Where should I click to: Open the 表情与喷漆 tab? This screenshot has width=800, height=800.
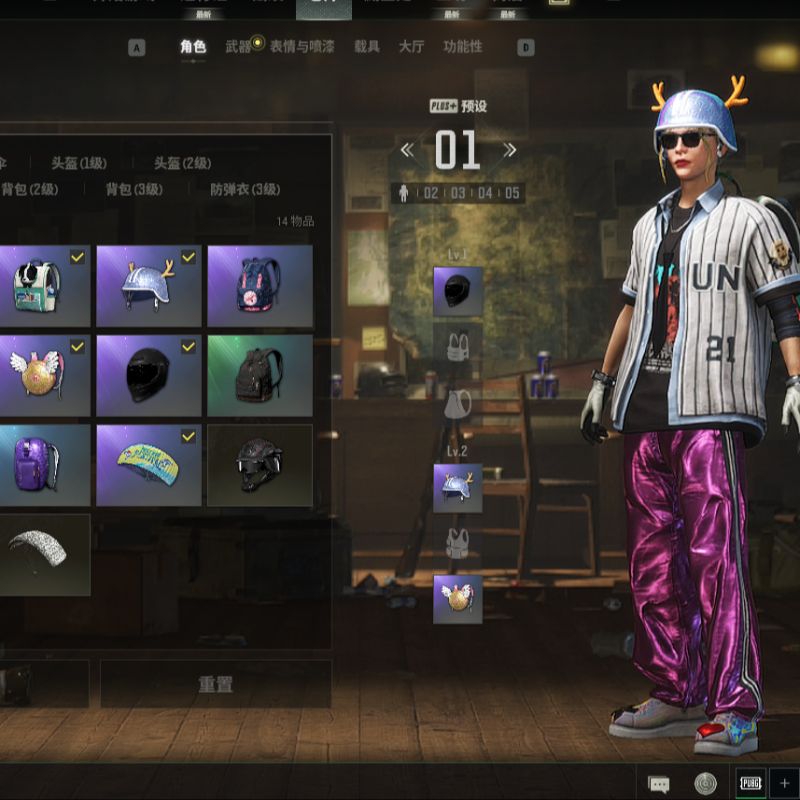(302, 47)
